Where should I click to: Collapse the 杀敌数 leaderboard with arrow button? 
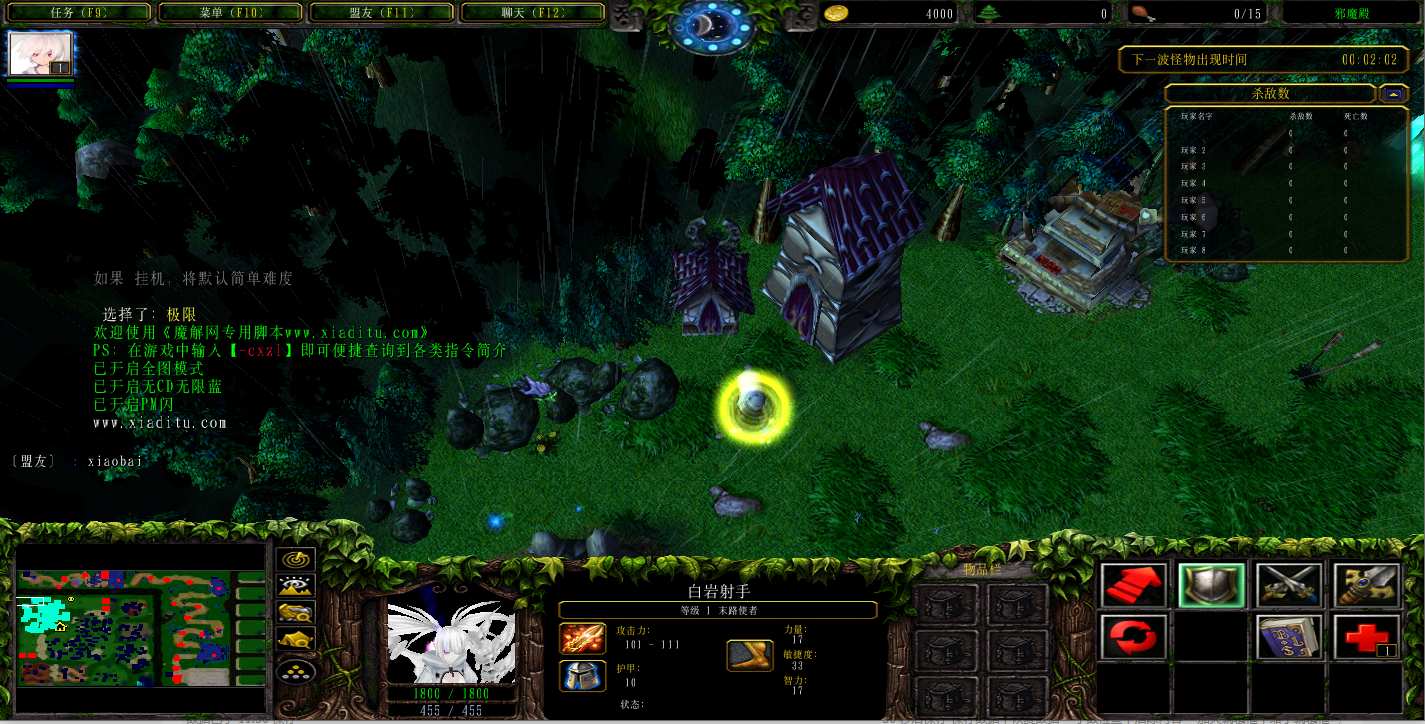click(1392, 94)
